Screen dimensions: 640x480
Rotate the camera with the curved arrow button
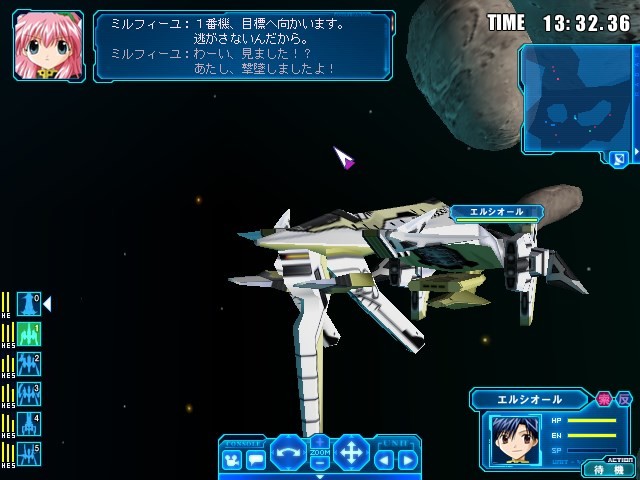coord(288,453)
